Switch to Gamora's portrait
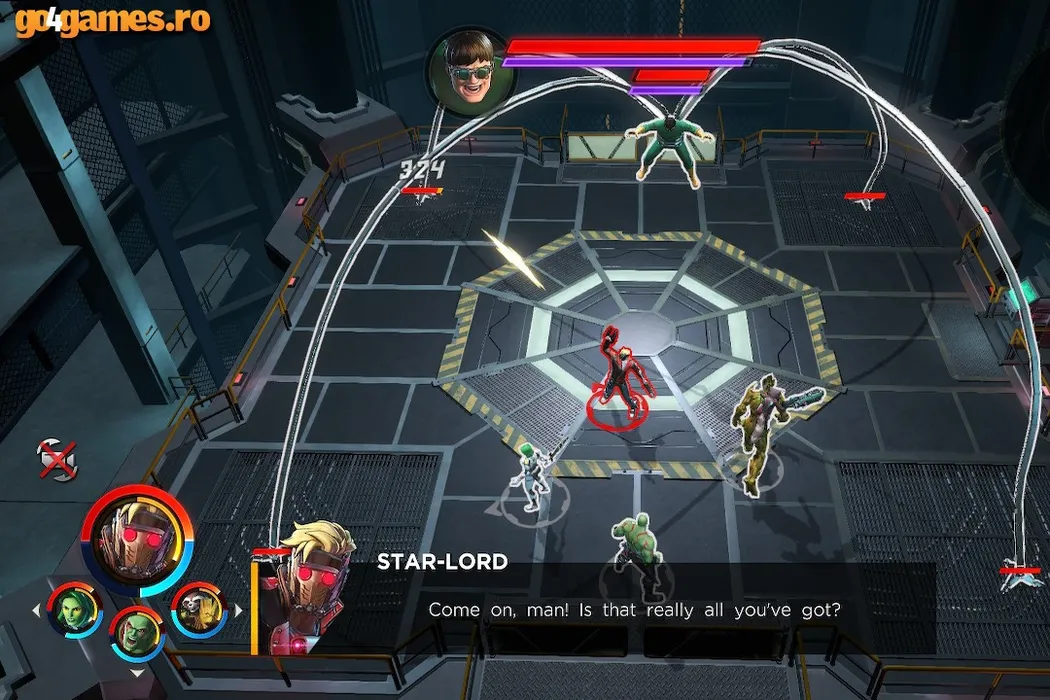The width and height of the screenshot is (1050, 700). pos(77,608)
